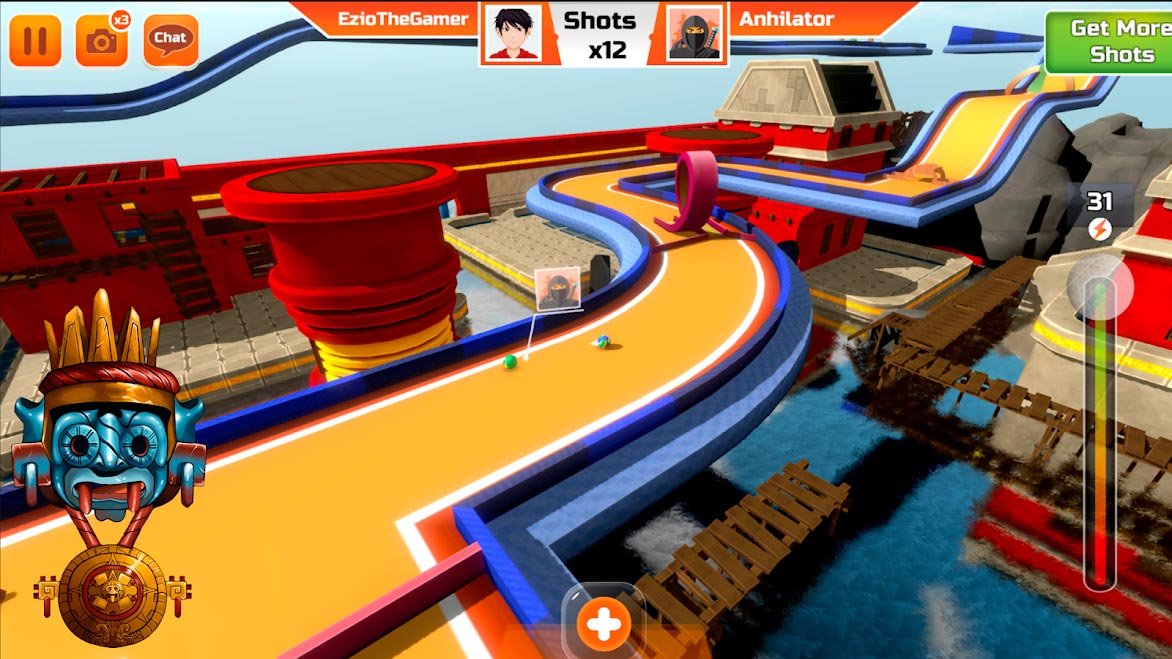Tap the lightning bolt energy icon
Viewport: 1172px width, 659px height.
click(x=1099, y=230)
